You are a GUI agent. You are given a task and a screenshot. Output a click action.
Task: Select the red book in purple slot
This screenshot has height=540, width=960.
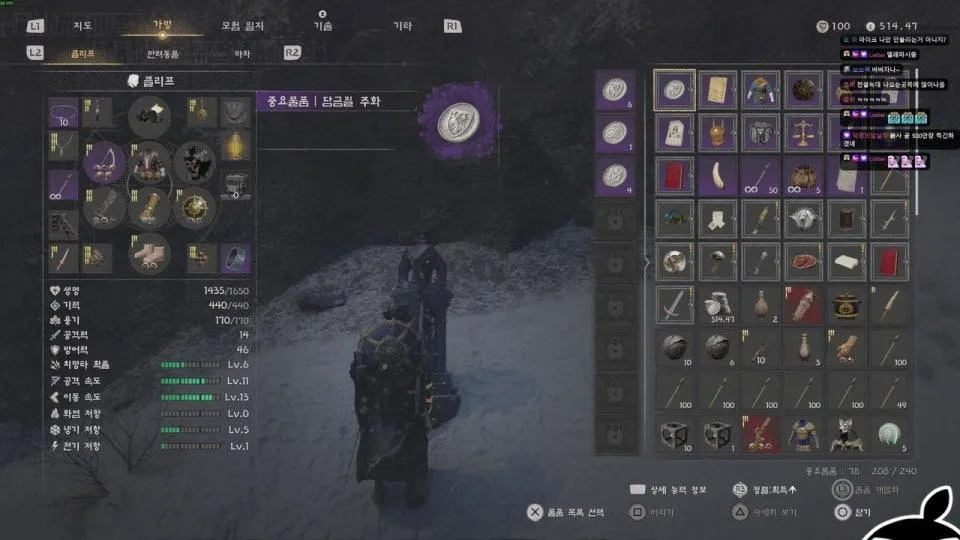click(x=675, y=176)
